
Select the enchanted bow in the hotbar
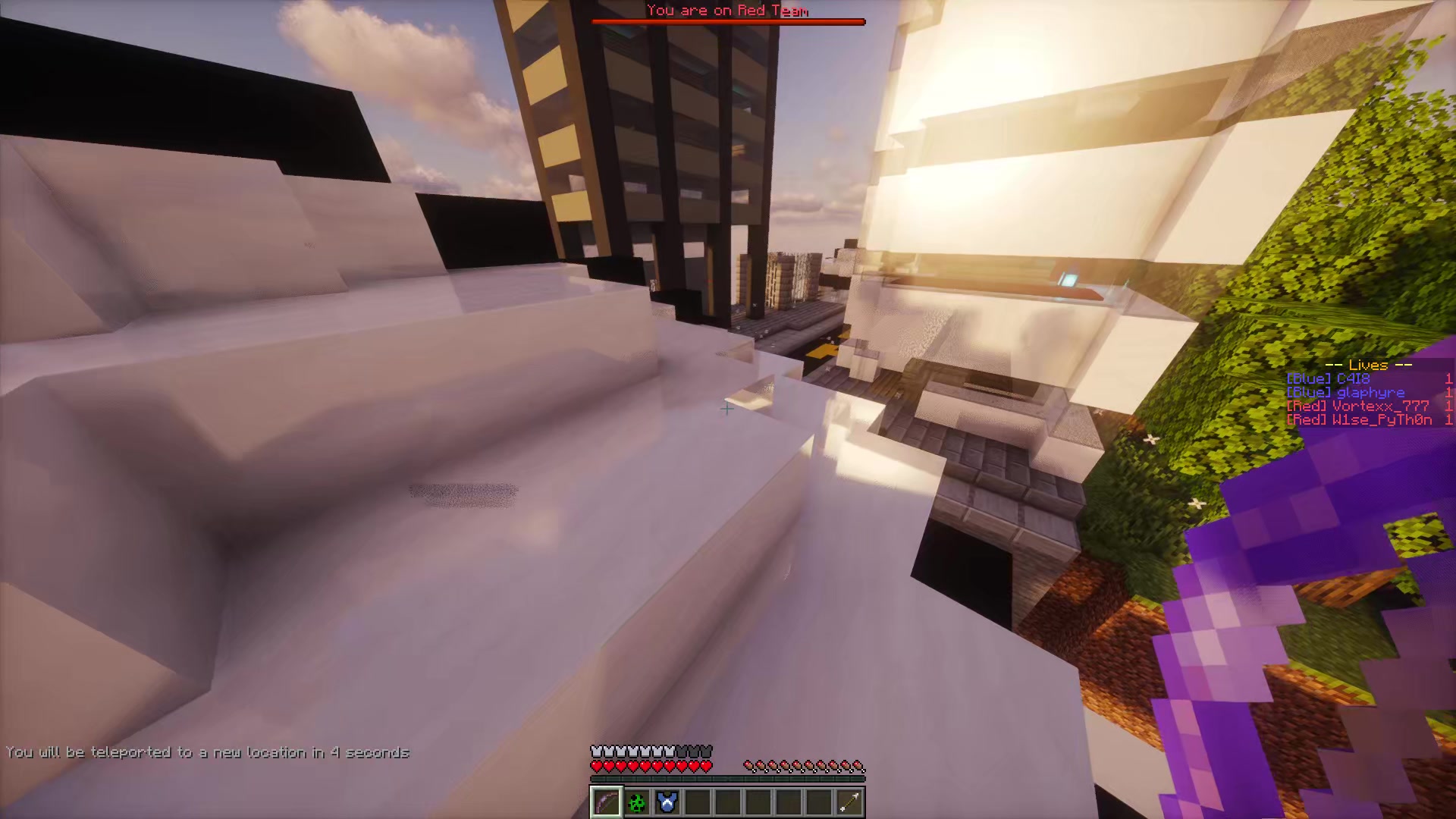tap(606, 802)
